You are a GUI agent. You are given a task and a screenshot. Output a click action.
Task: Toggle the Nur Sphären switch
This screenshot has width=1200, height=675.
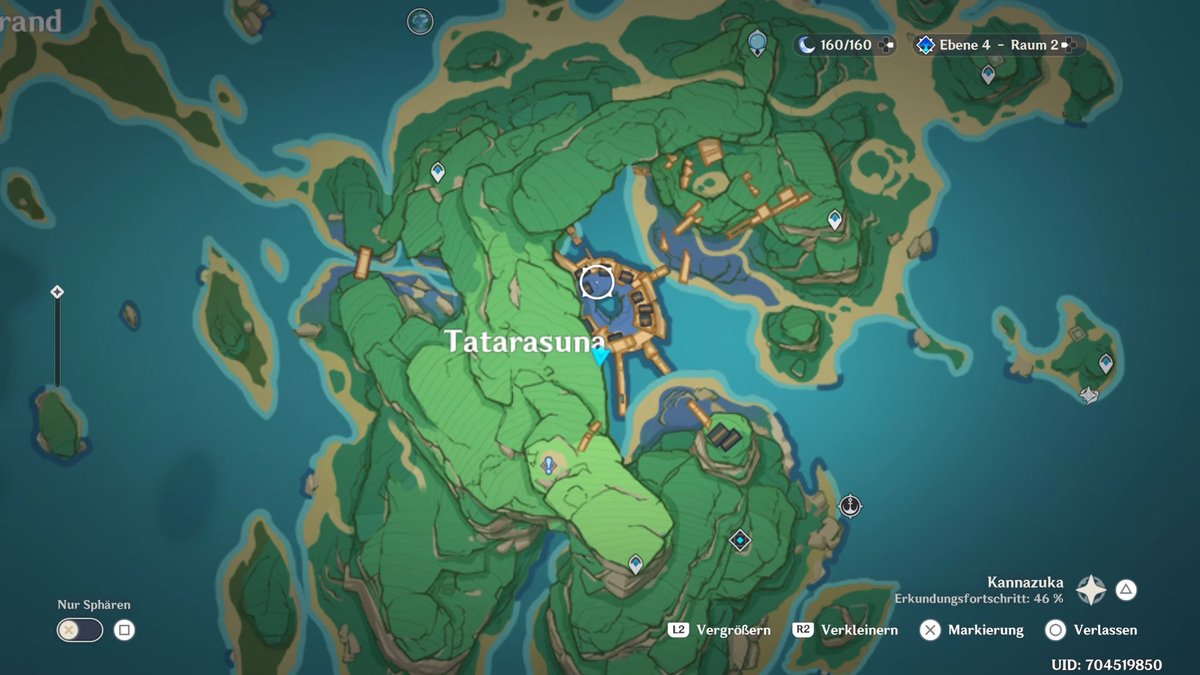pos(80,630)
